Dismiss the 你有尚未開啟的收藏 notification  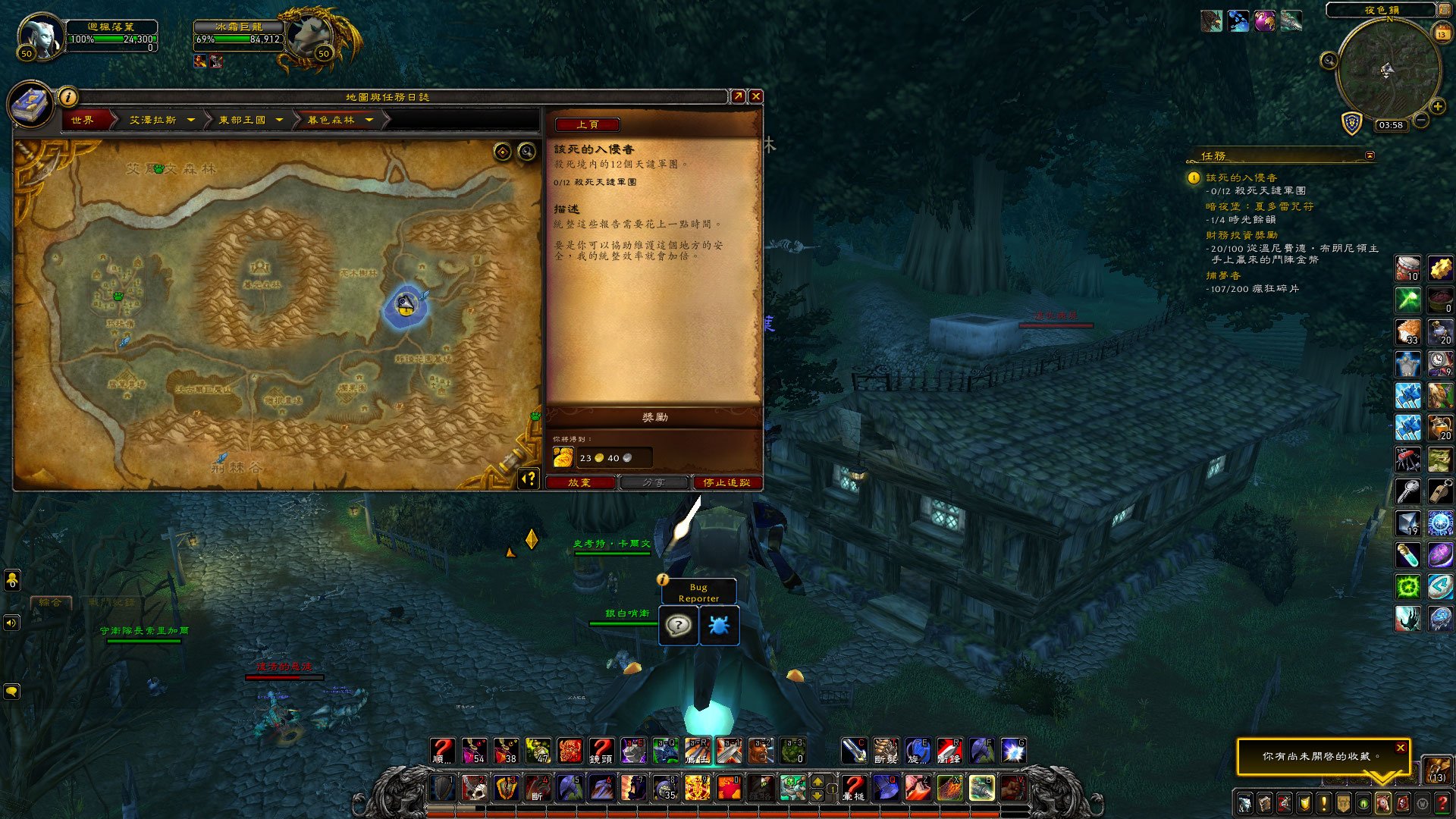(1401, 748)
